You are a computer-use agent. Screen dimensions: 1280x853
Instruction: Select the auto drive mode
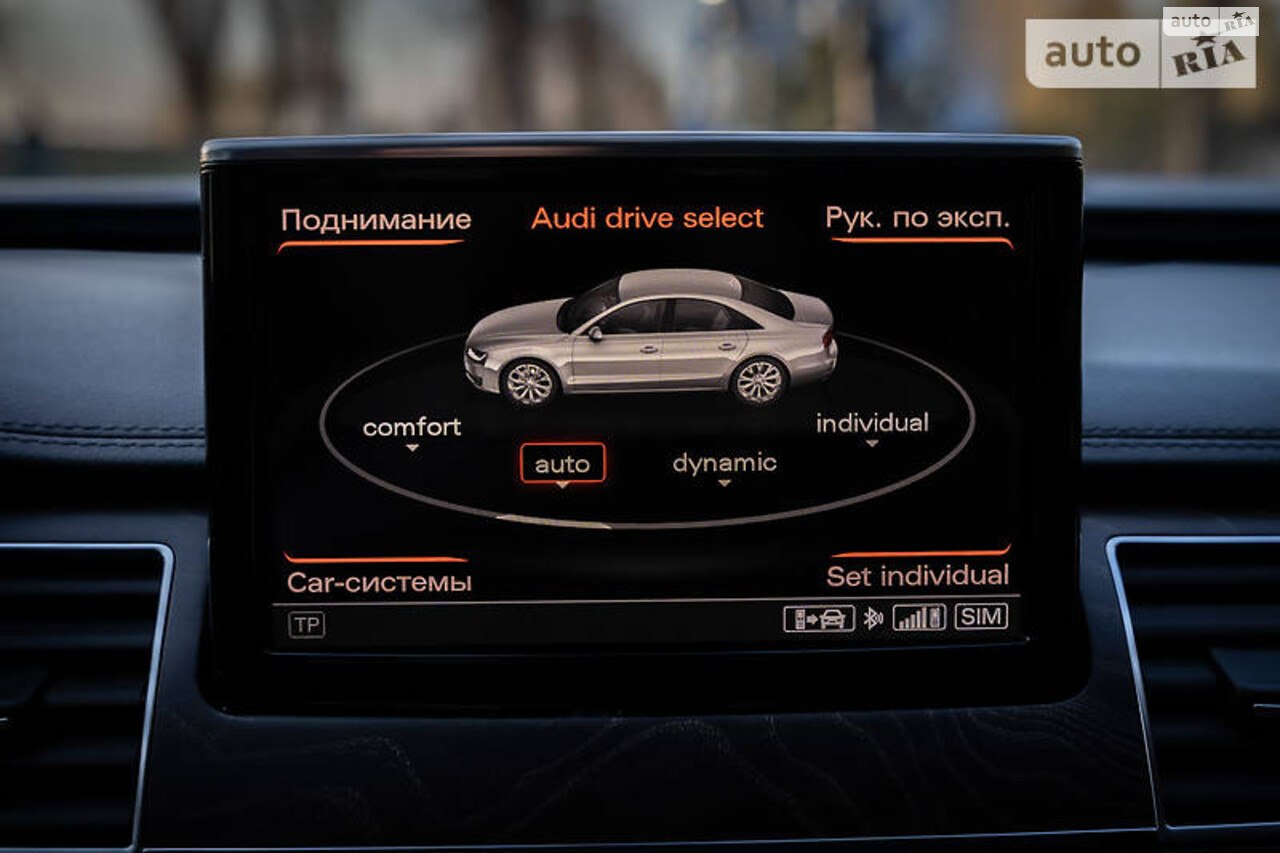[x=563, y=462]
